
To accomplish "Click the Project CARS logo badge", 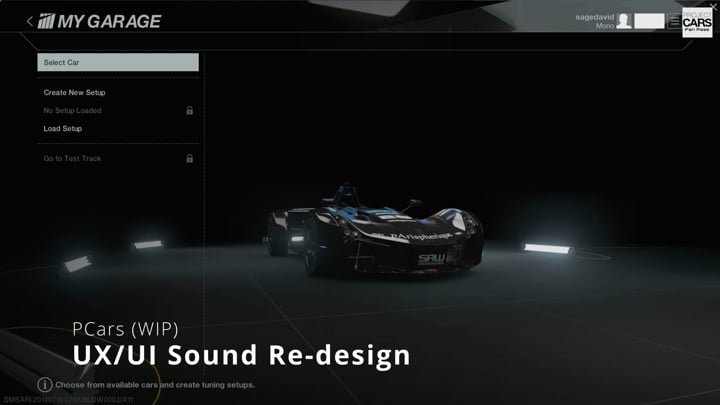I will (697, 23).
